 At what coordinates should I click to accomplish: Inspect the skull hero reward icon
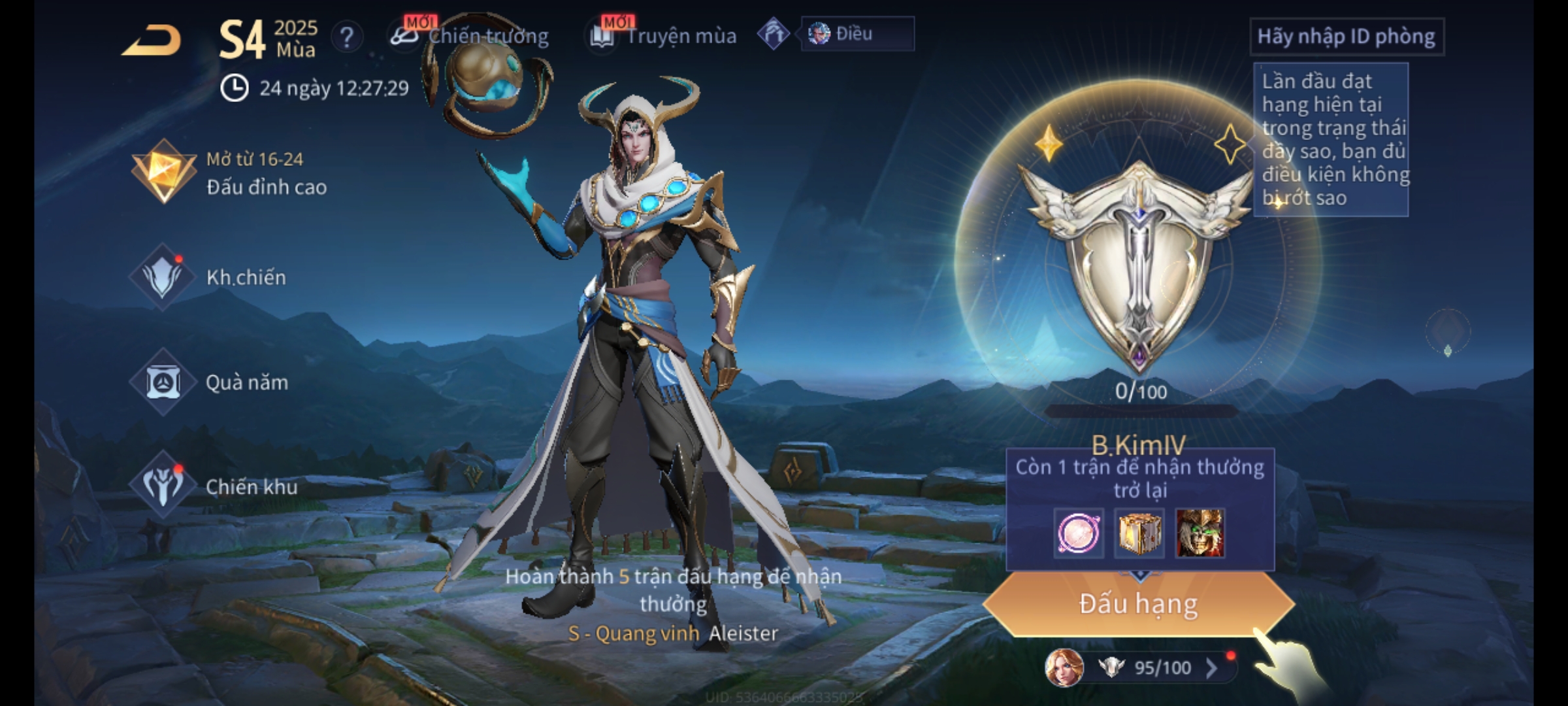tap(1200, 533)
